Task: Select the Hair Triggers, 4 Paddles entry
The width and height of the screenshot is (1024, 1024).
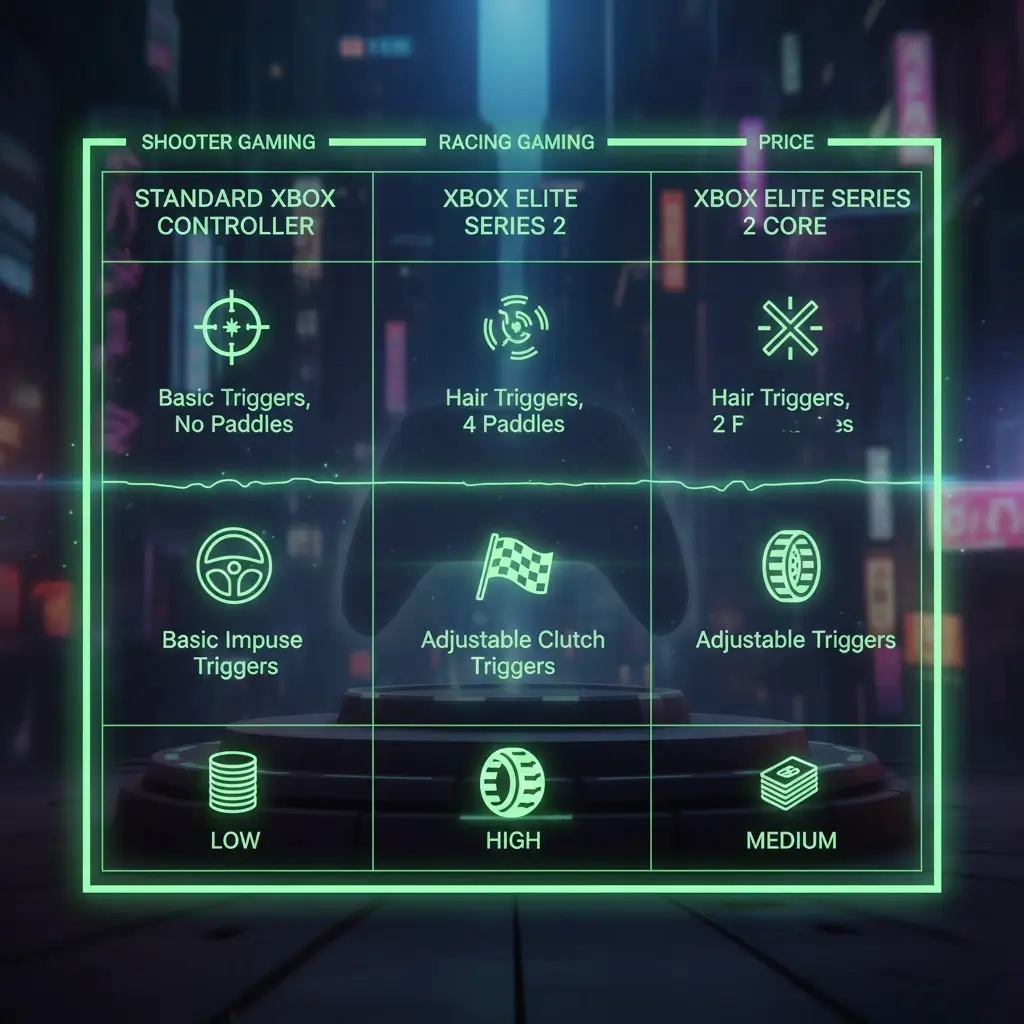Action: coord(514,411)
